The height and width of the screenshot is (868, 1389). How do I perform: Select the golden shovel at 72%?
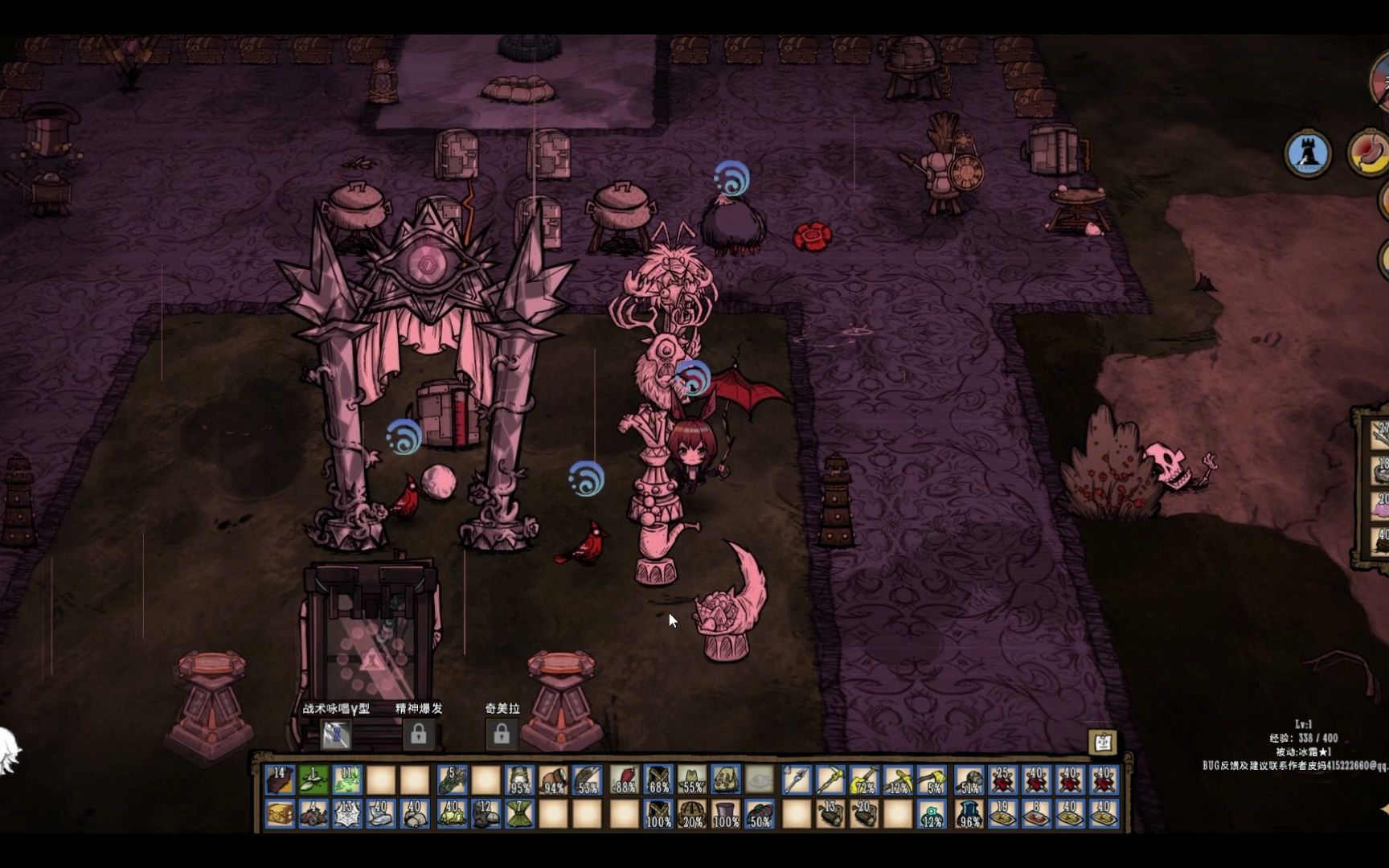863,780
